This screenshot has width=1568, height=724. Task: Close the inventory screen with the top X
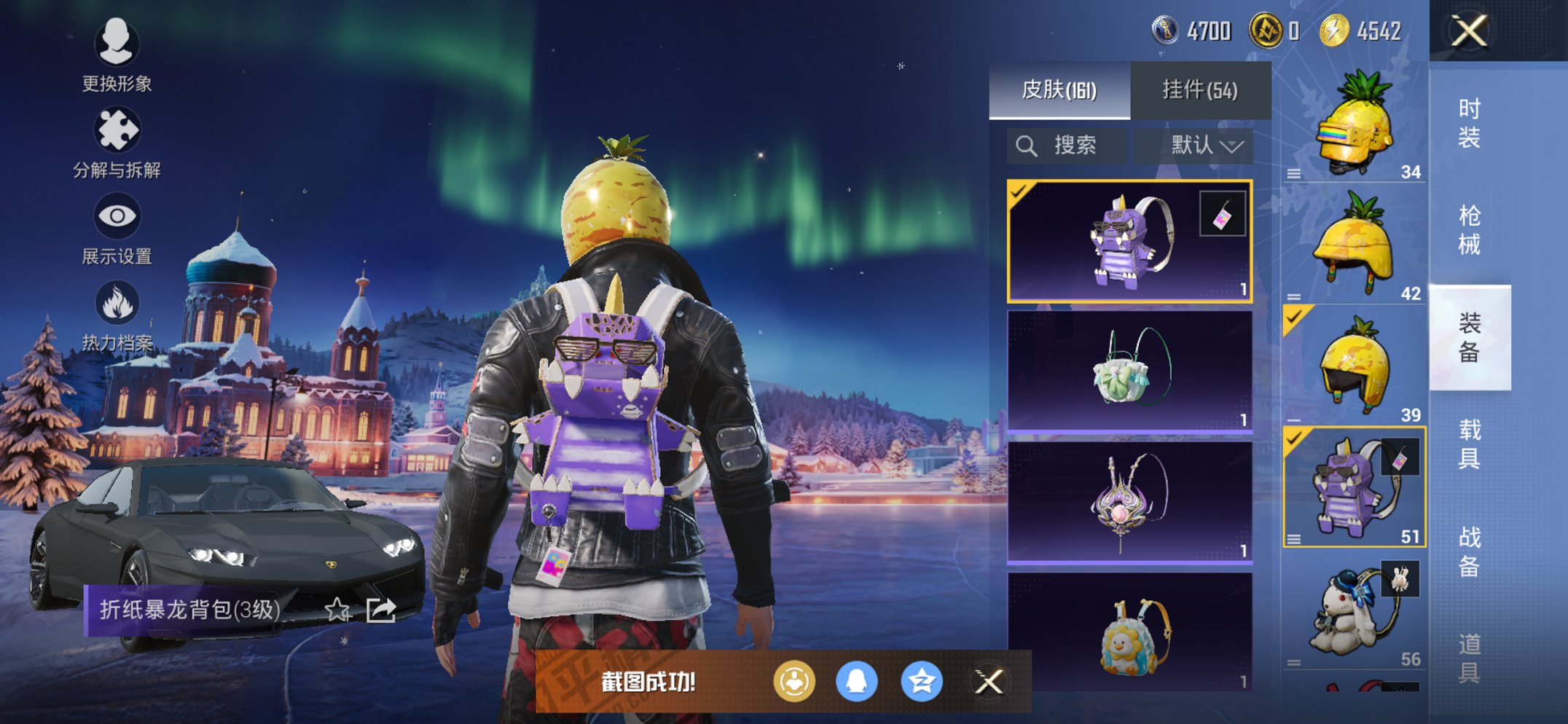click(1468, 31)
